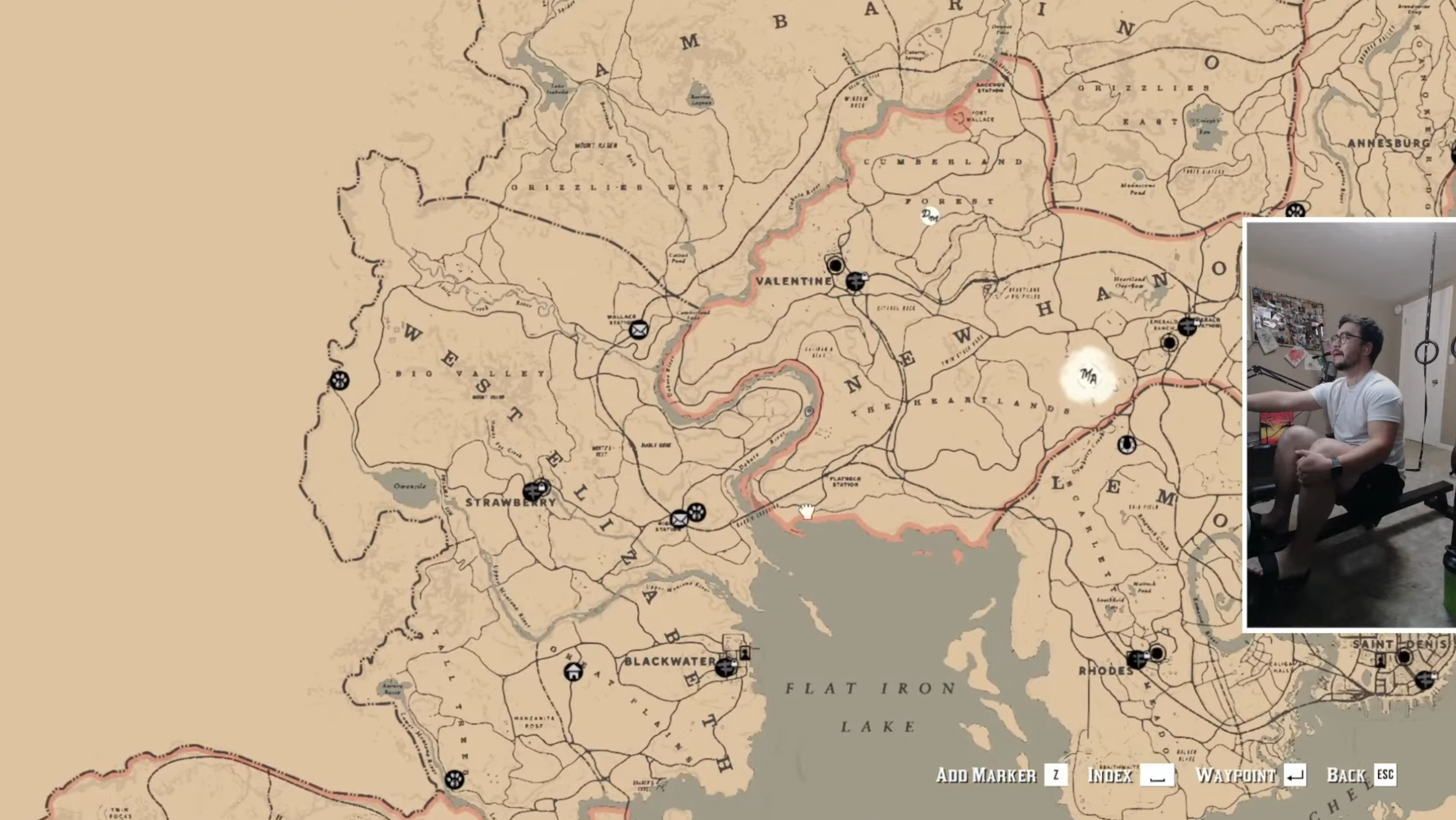Click the hand cursor spot near Flatneck Station
Image resolution: width=1456 pixels, height=820 pixels.
pyautogui.click(x=805, y=511)
